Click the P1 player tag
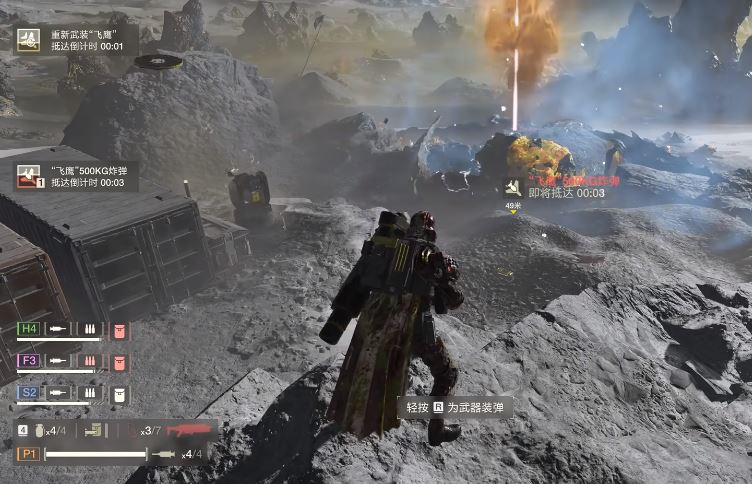The height and width of the screenshot is (484, 752). [28, 454]
